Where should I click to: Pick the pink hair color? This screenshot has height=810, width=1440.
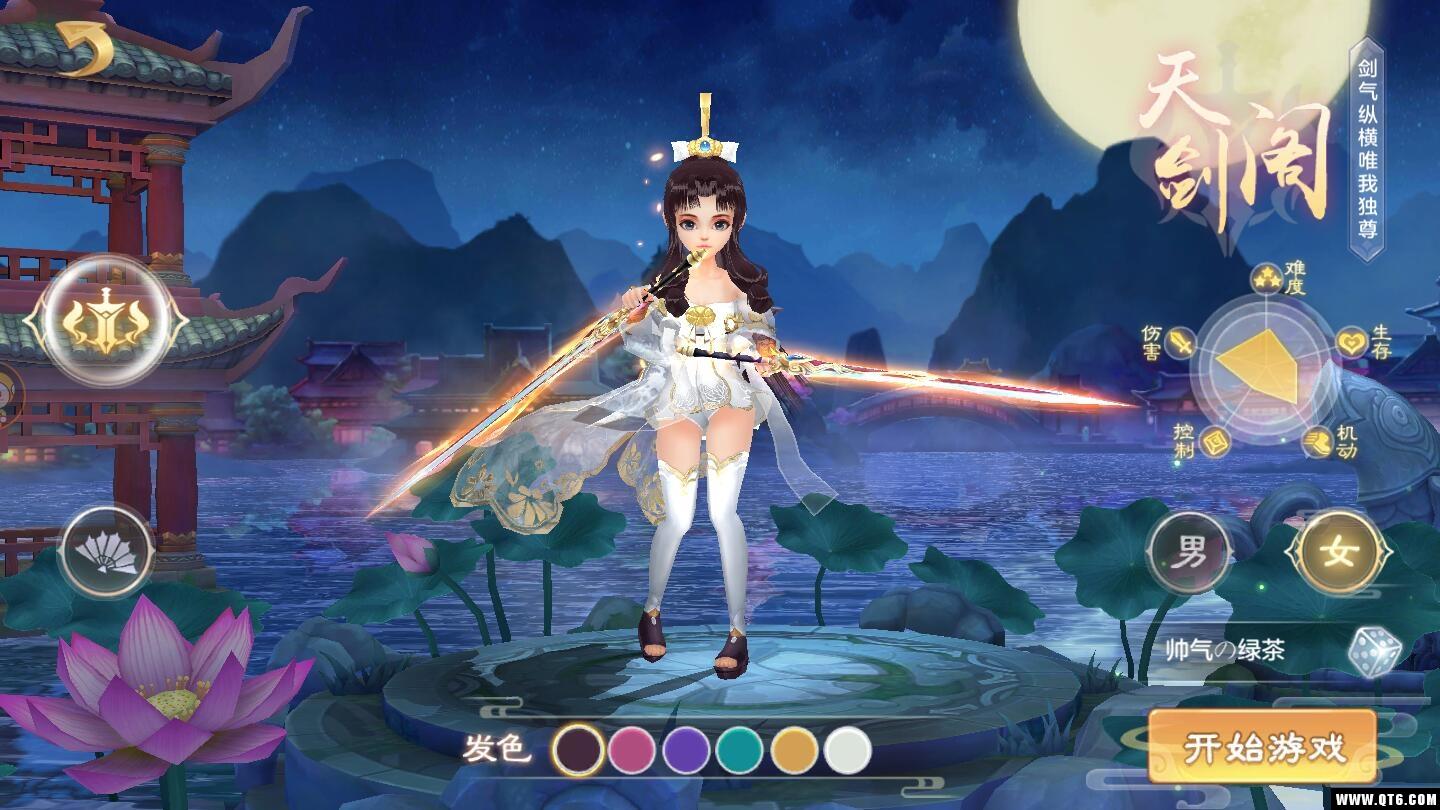point(632,750)
